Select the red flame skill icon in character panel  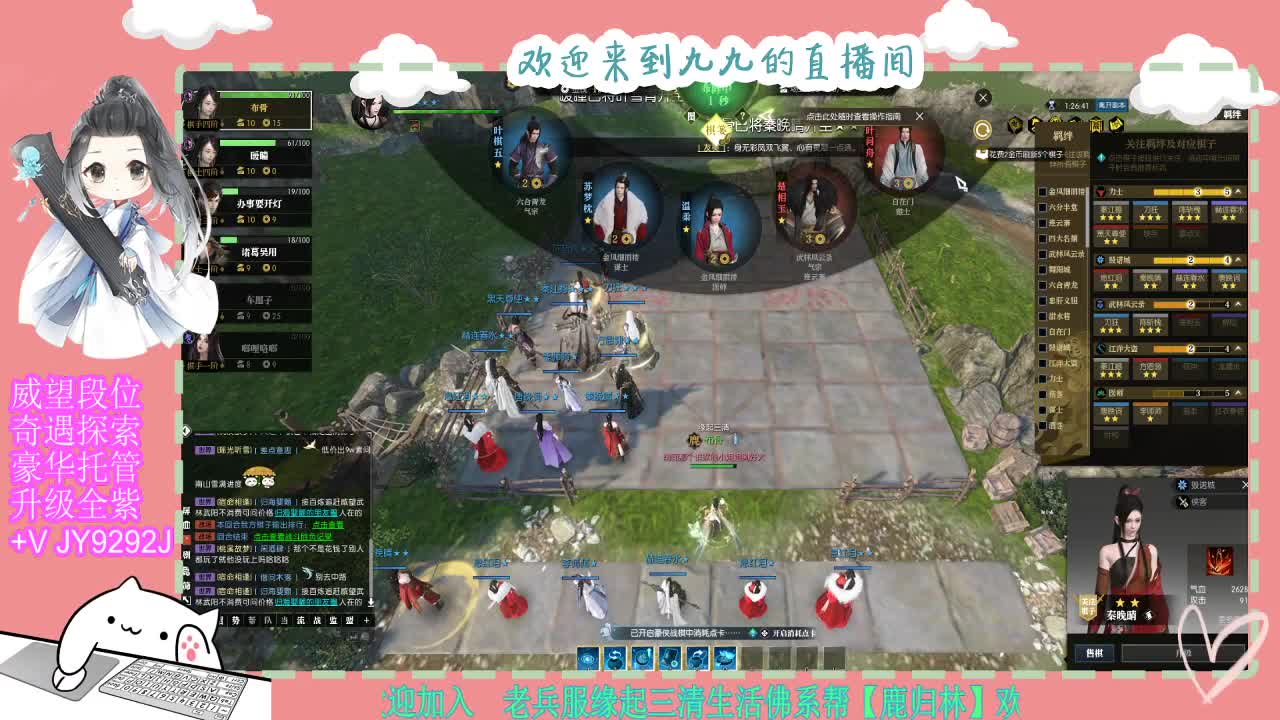[1219, 560]
